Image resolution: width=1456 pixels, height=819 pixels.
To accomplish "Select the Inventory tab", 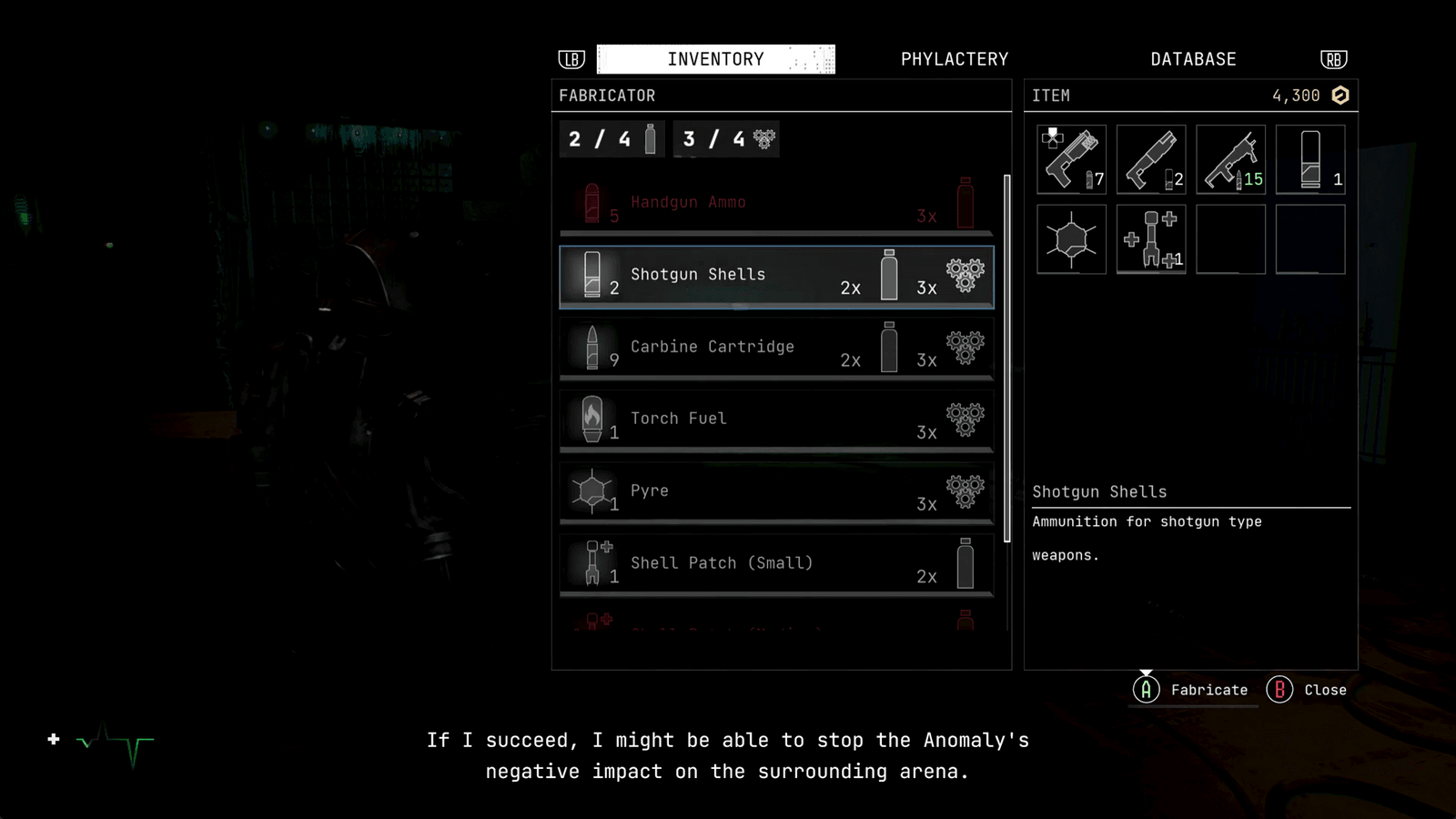I will (715, 59).
